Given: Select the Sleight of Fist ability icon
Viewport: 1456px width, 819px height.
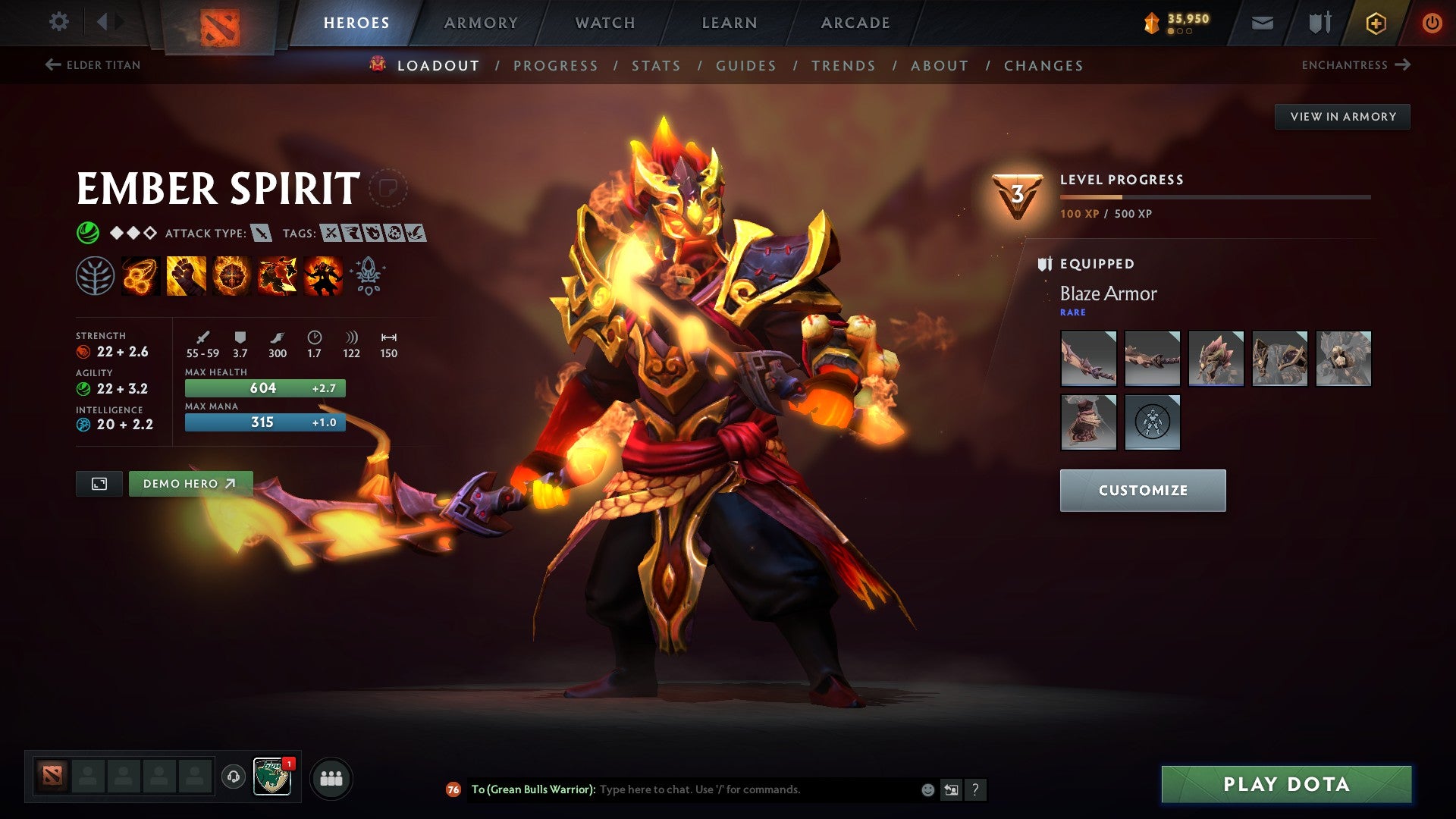Looking at the screenshot, I should pos(185,277).
